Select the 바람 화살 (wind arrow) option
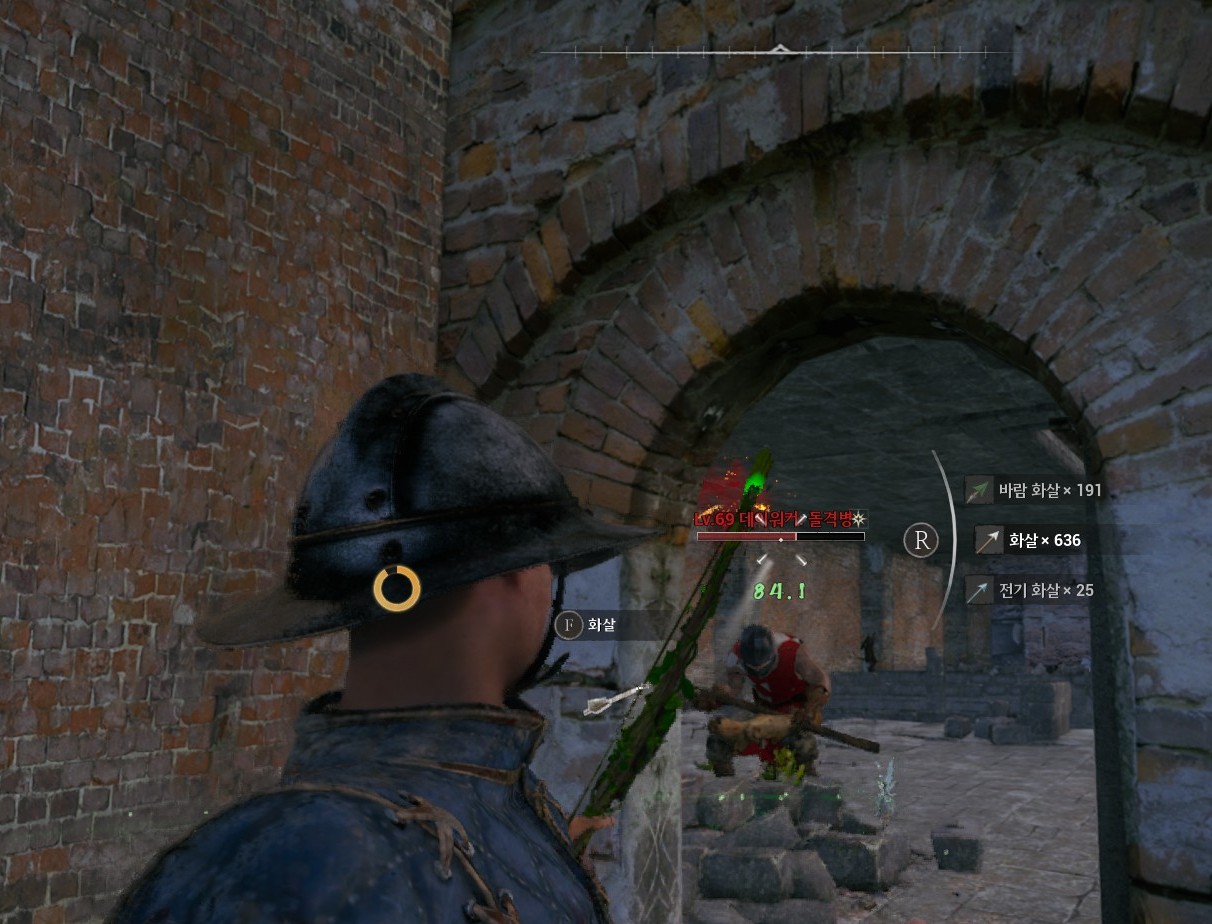The height and width of the screenshot is (924, 1212). [1036, 491]
